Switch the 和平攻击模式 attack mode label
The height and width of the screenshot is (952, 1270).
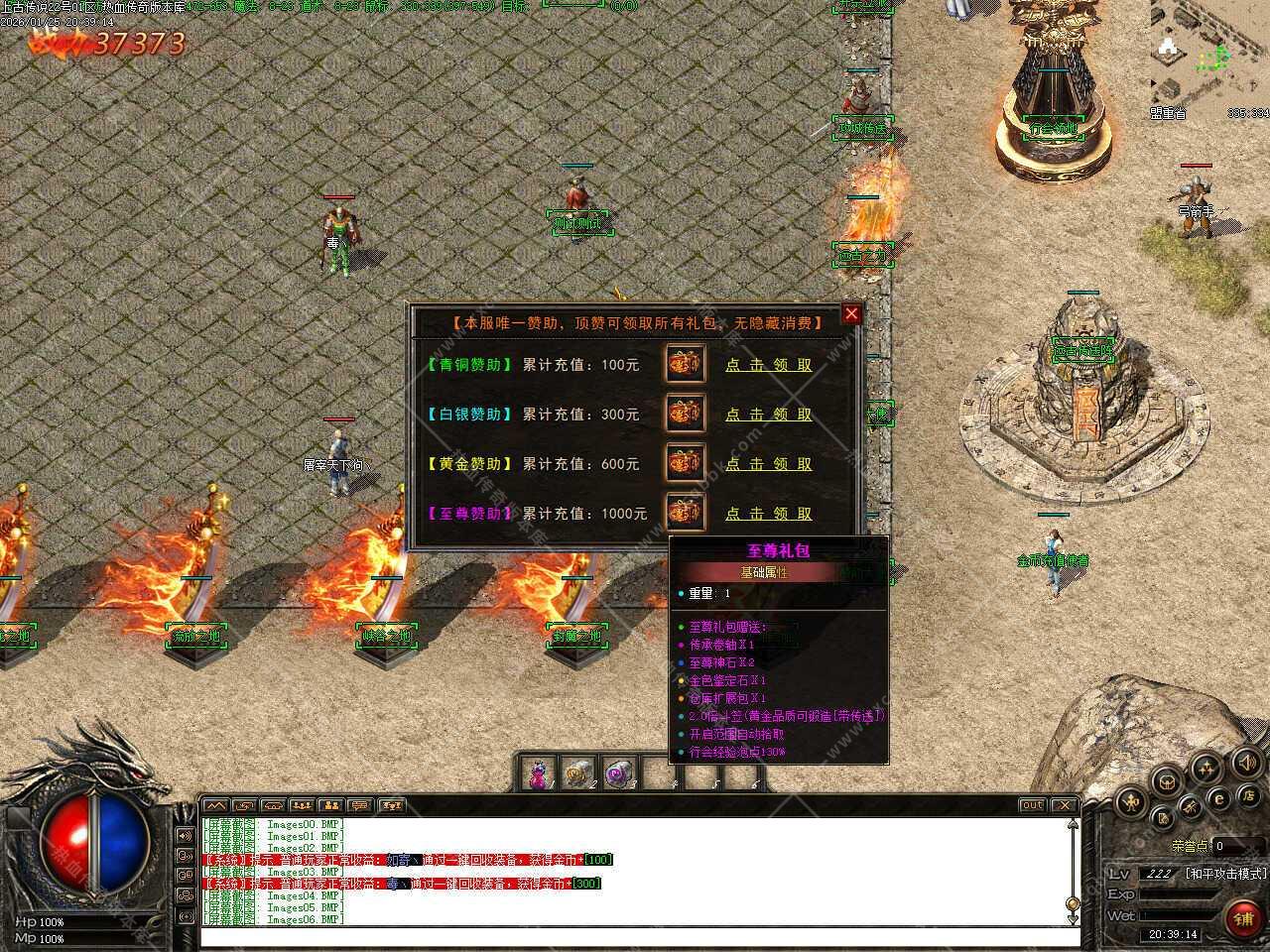point(1225,874)
